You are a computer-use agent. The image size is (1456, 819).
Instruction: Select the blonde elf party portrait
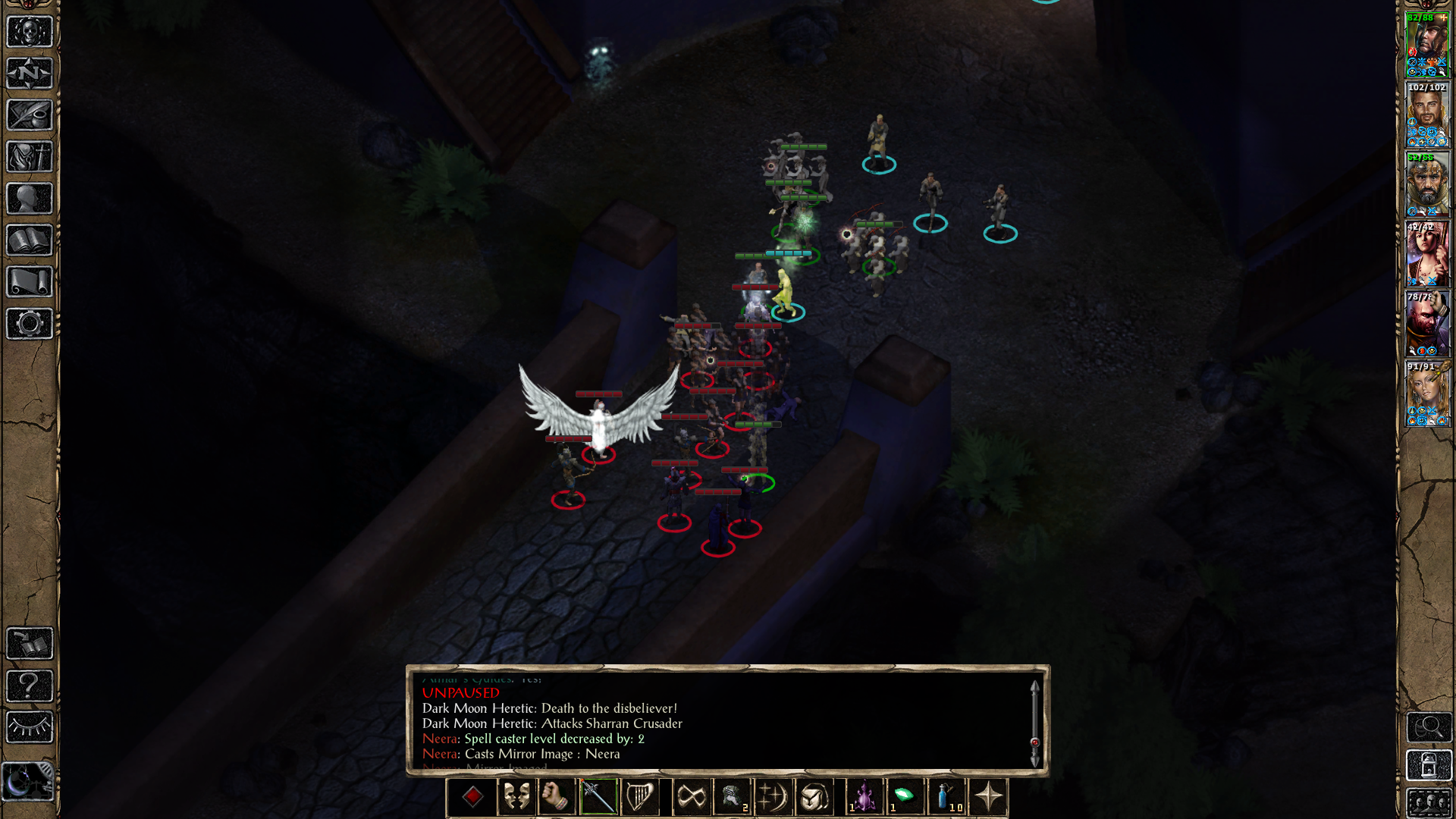coord(1427,393)
